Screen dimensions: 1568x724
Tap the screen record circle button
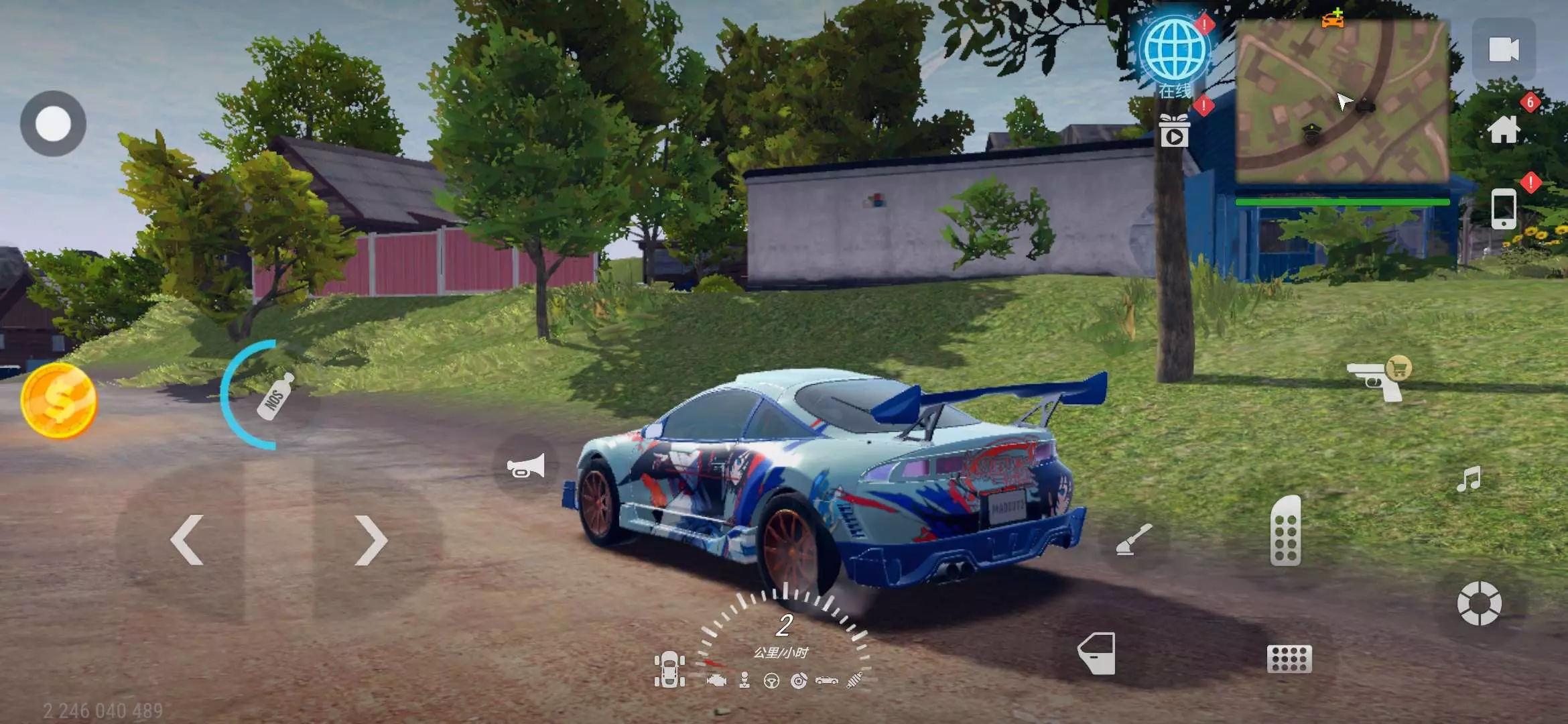pyautogui.click(x=53, y=124)
